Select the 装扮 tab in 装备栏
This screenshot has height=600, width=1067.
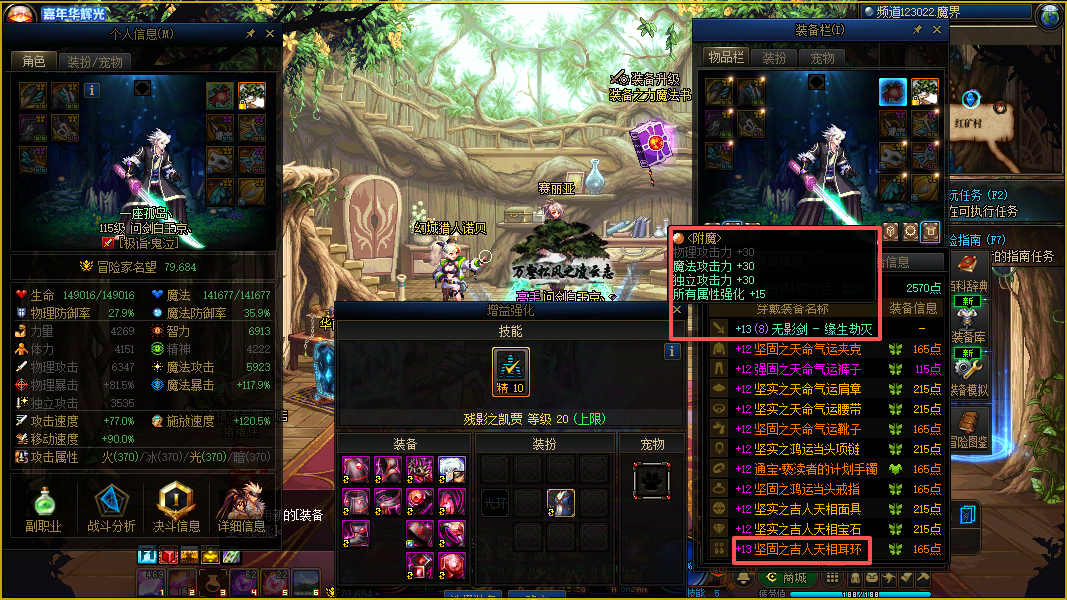[775, 58]
